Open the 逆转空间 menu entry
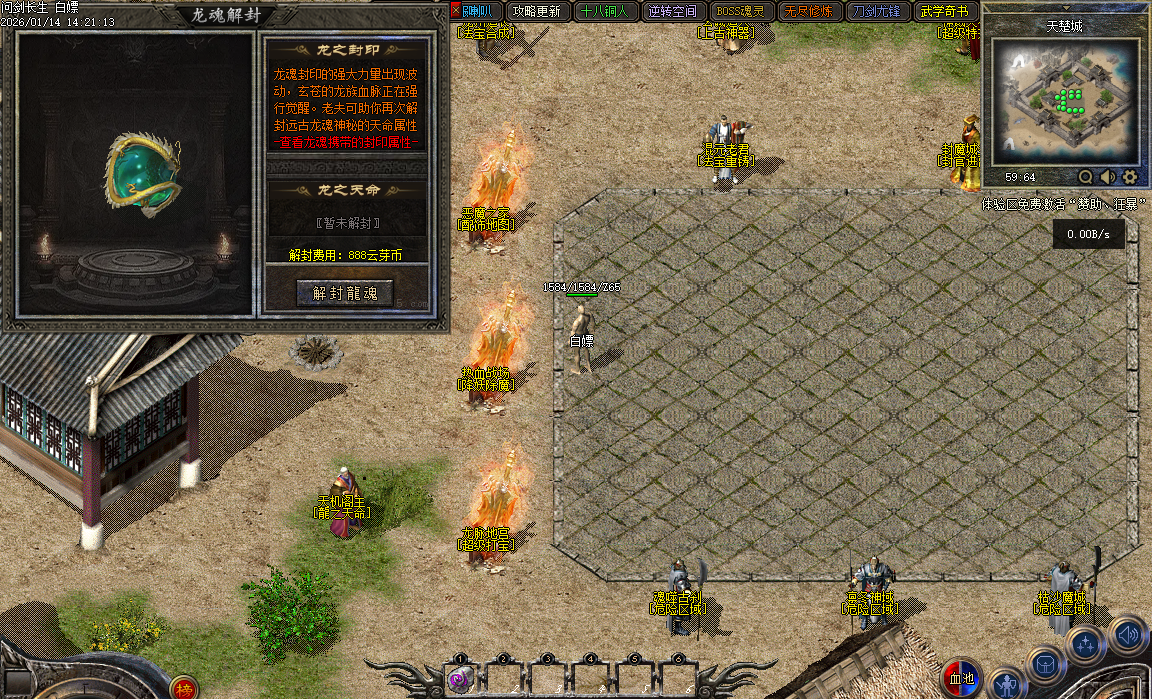Viewport: 1152px width, 699px height. pos(671,11)
